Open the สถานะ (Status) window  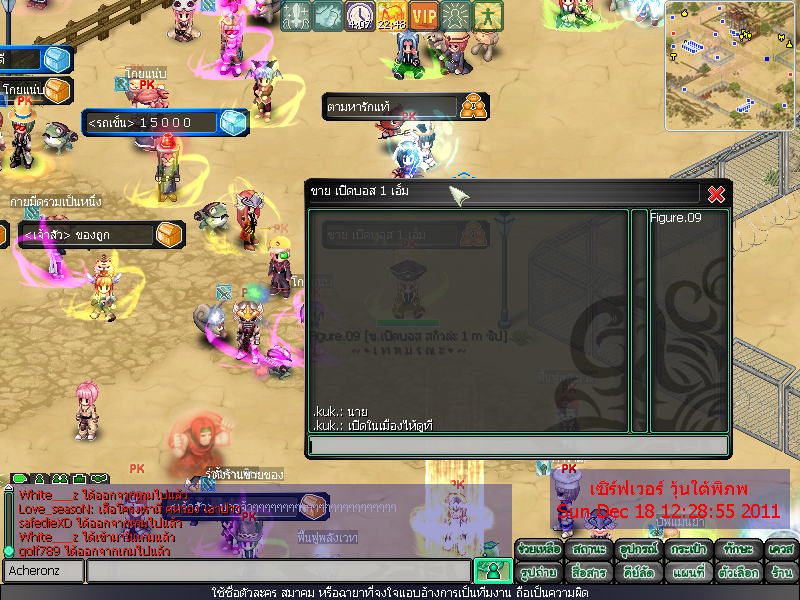click(x=588, y=550)
